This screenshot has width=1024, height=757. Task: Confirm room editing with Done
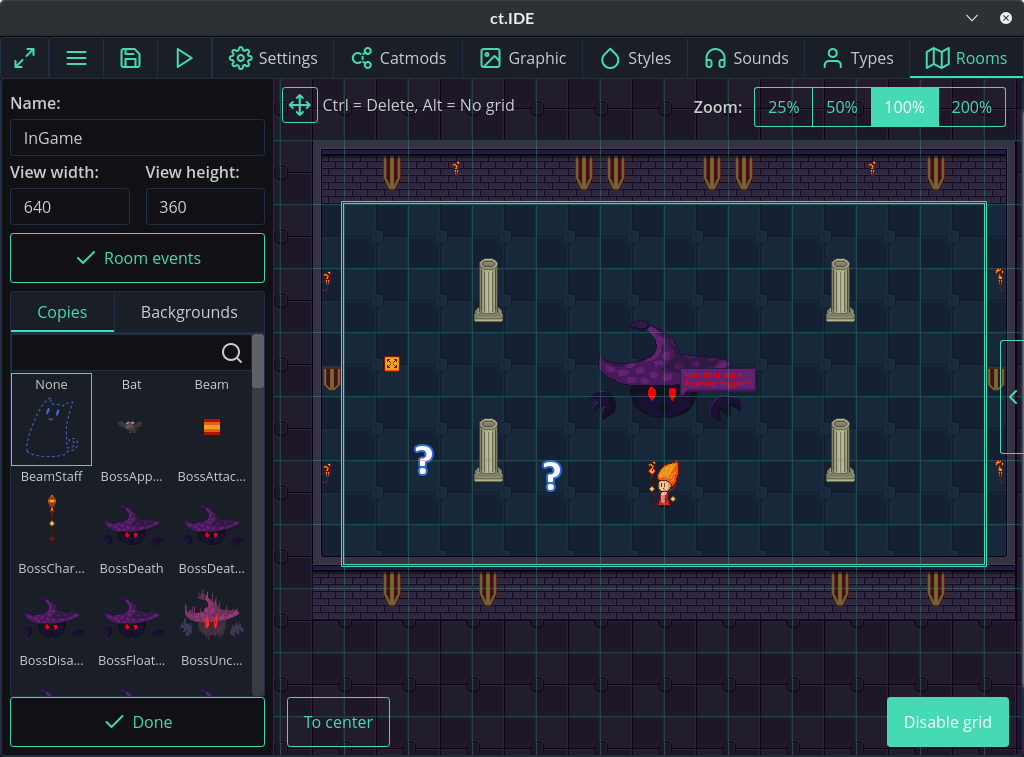[138, 722]
